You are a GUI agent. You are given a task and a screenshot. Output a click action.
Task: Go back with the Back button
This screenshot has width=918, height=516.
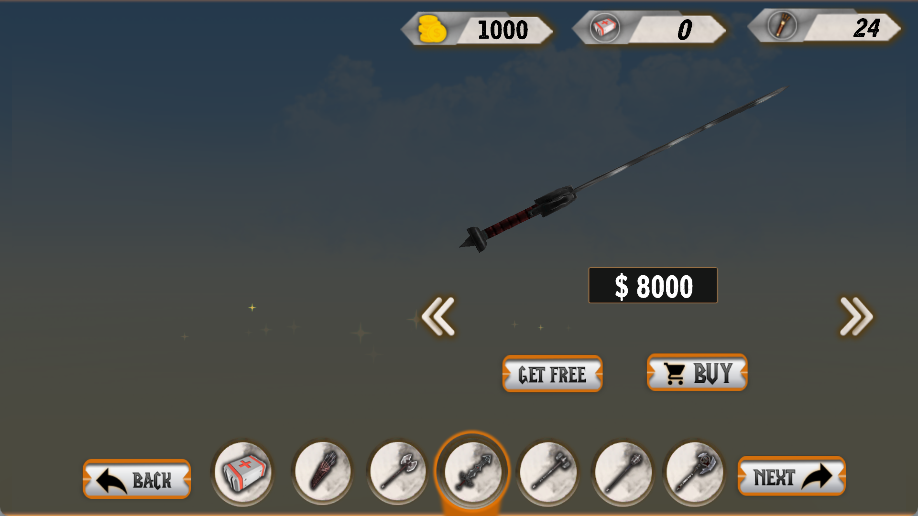click(x=137, y=479)
